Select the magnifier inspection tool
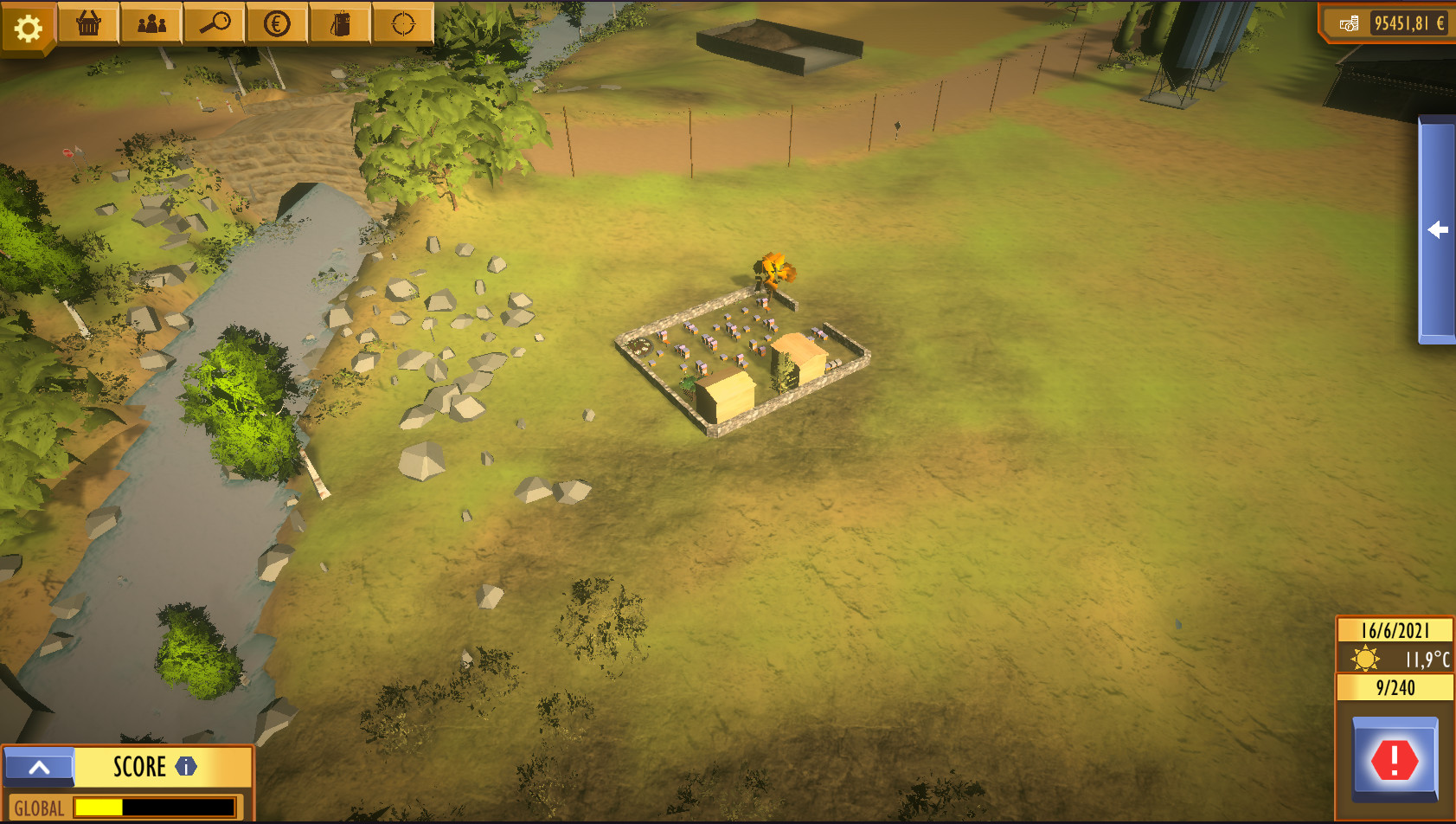The image size is (1456, 824). pos(214,23)
